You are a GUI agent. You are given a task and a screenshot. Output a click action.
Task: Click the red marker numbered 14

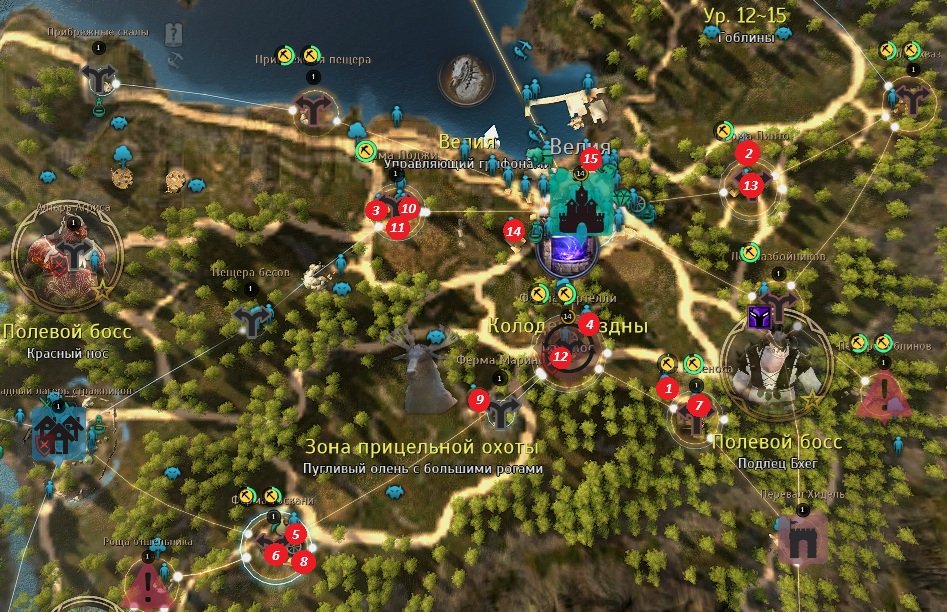[x=514, y=231]
